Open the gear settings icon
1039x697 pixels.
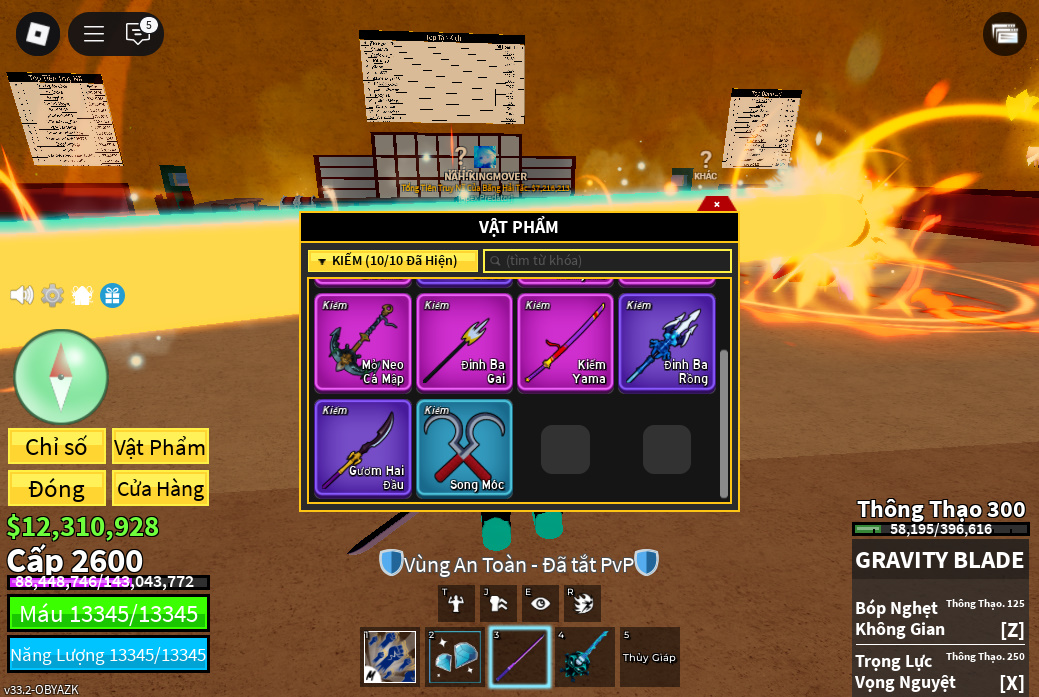coord(52,295)
